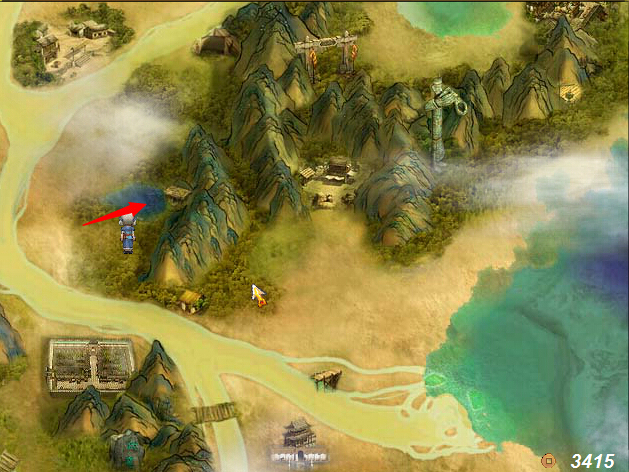
Task: Select the wooden bridge crossing the river
Action: [214, 412]
